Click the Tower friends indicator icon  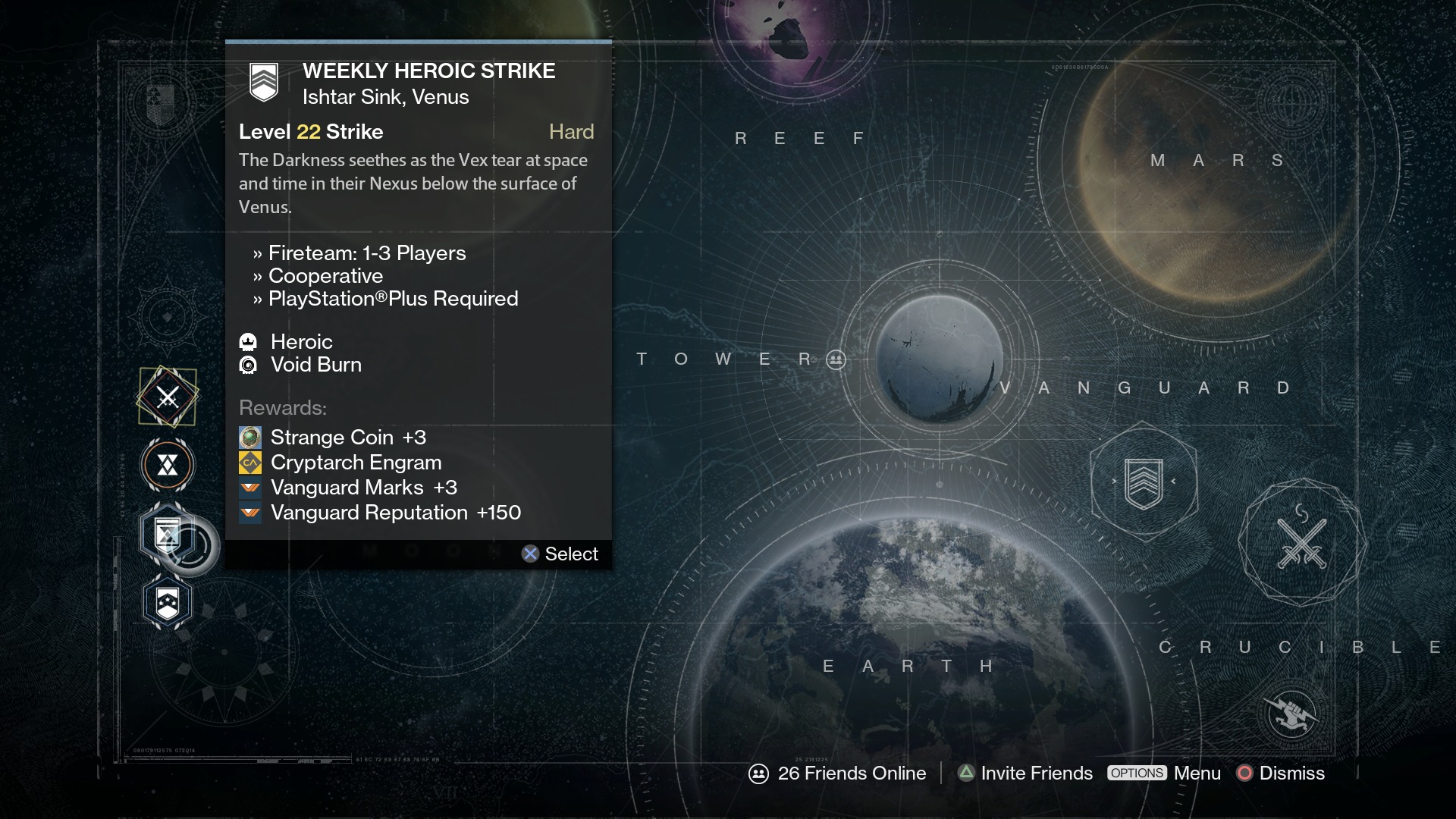pyautogui.click(x=835, y=361)
